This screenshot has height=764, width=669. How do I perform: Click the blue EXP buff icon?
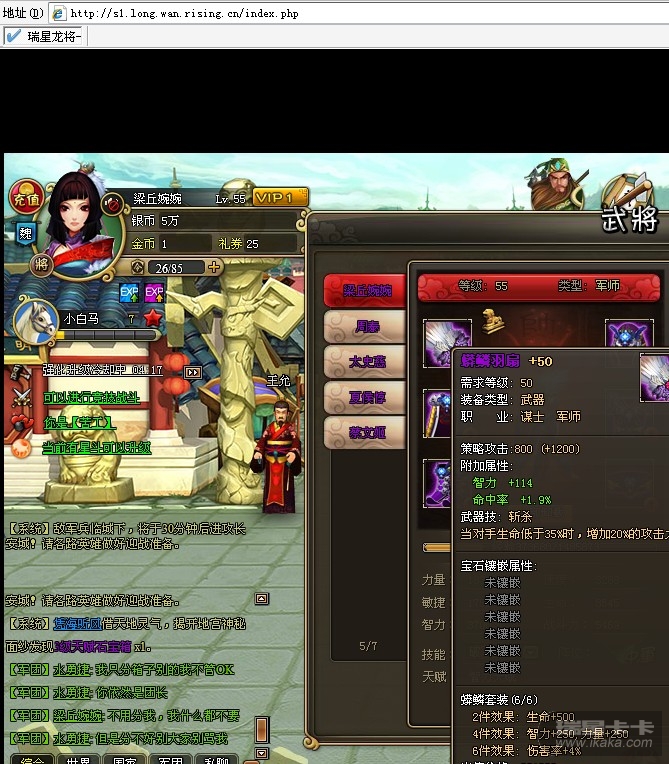point(129,293)
